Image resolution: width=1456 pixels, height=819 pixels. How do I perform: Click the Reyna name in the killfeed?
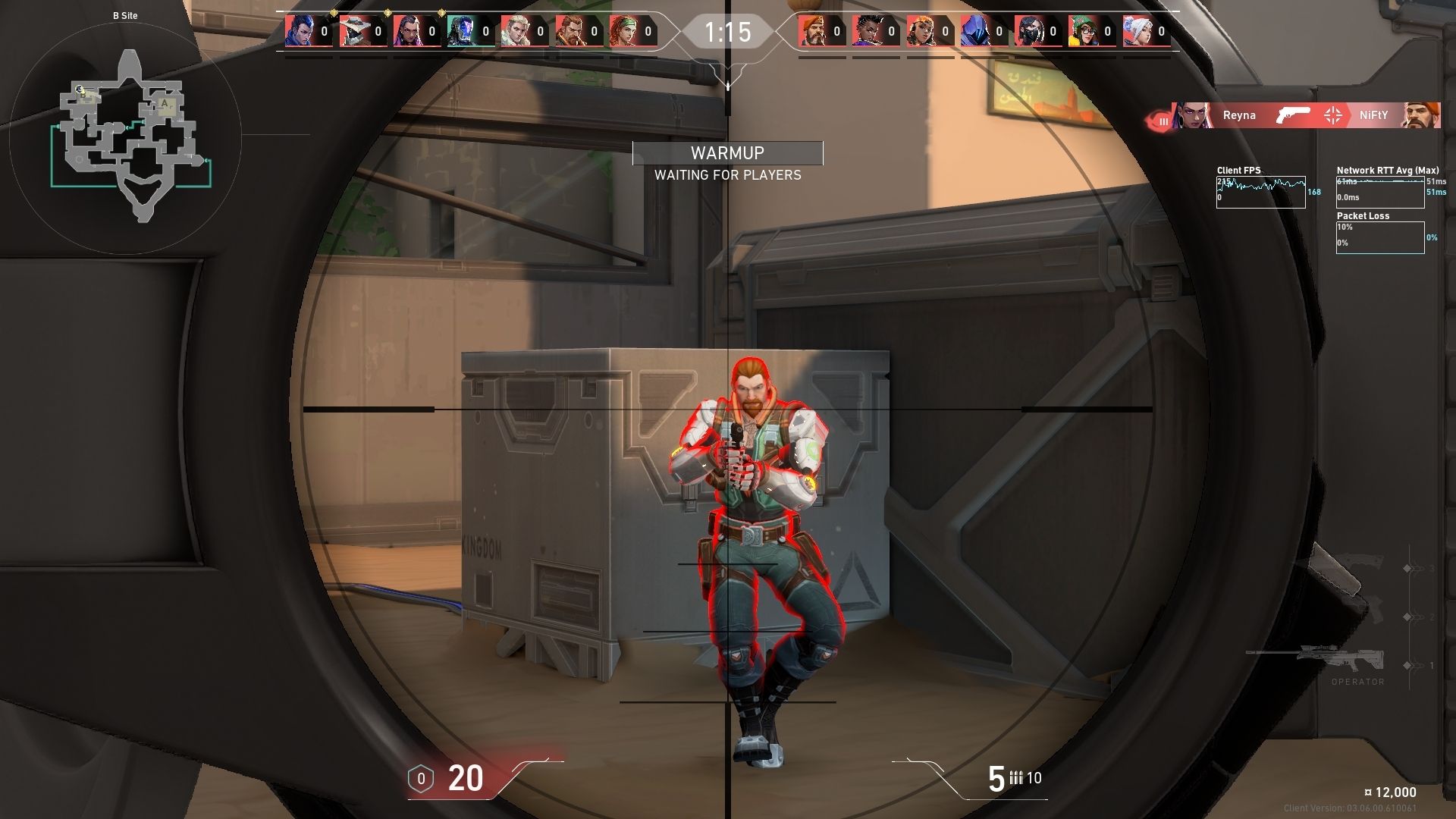pyautogui.click(x=1239, y=115)
